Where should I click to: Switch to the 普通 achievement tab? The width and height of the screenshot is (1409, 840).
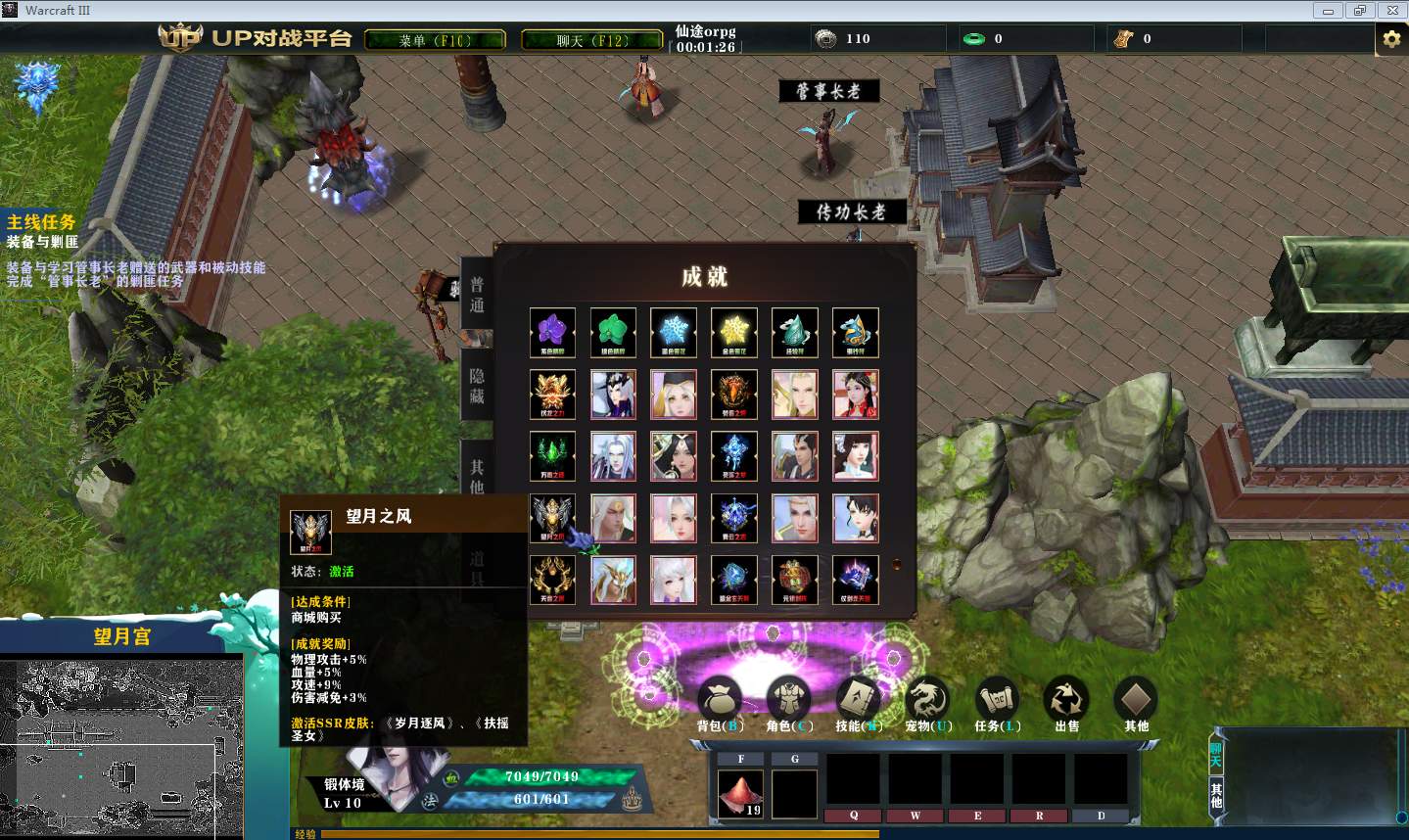(477, 295)
